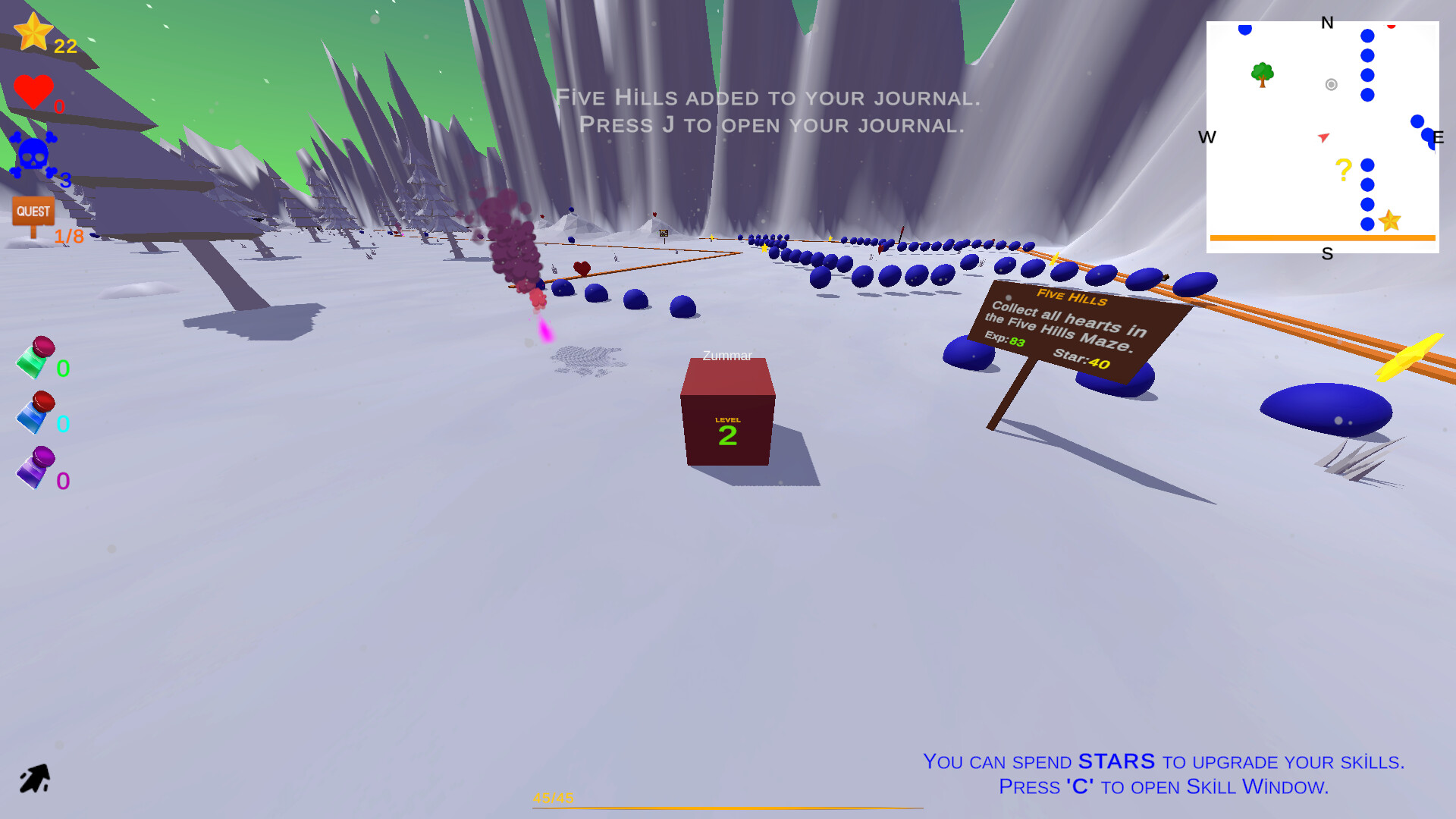The width and height of the screenshot is (1456, 819).
Task: Click the player arrow on the minimap
Action: 1323,136
